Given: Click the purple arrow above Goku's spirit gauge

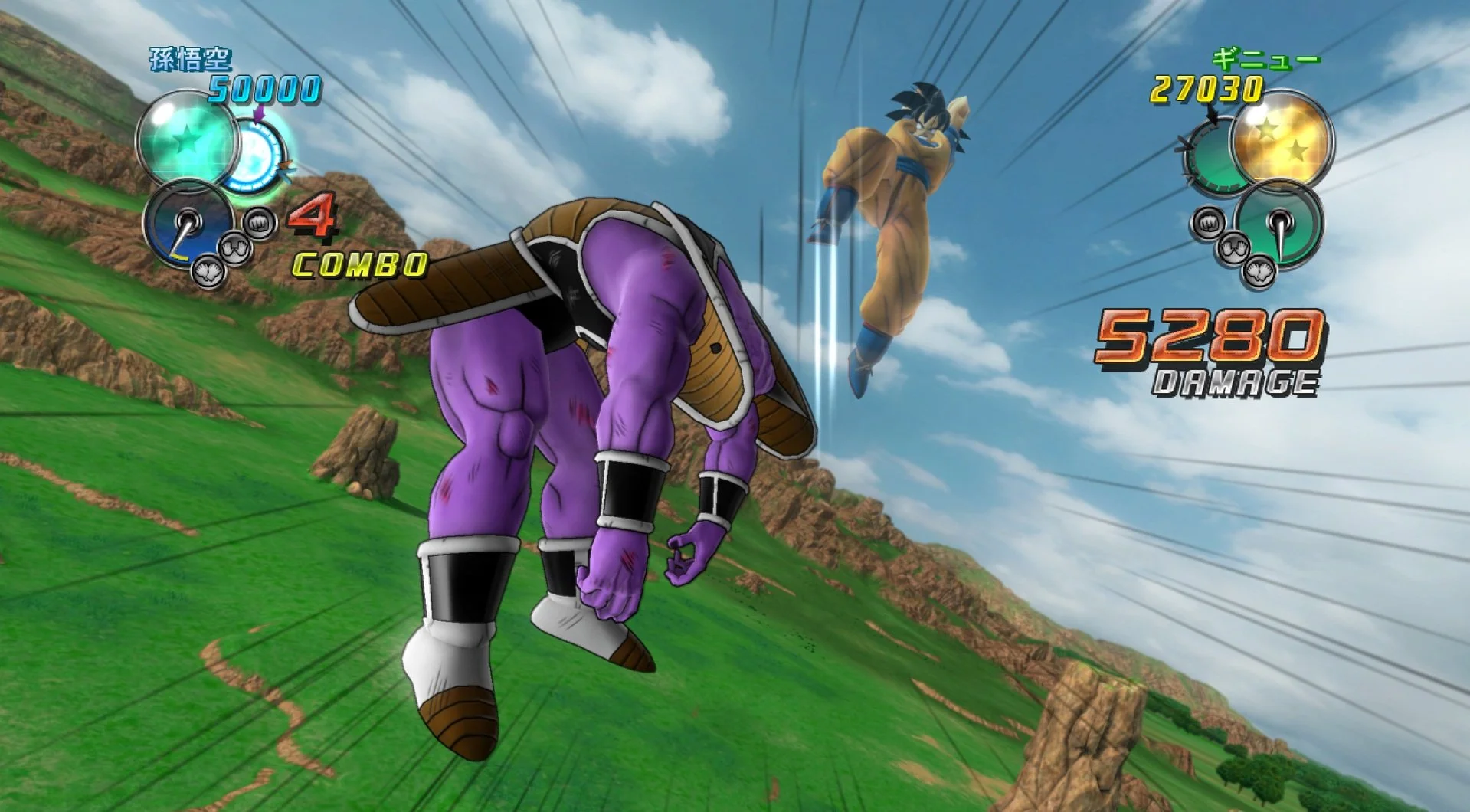Looking at the screenshot, I should 258,113.
